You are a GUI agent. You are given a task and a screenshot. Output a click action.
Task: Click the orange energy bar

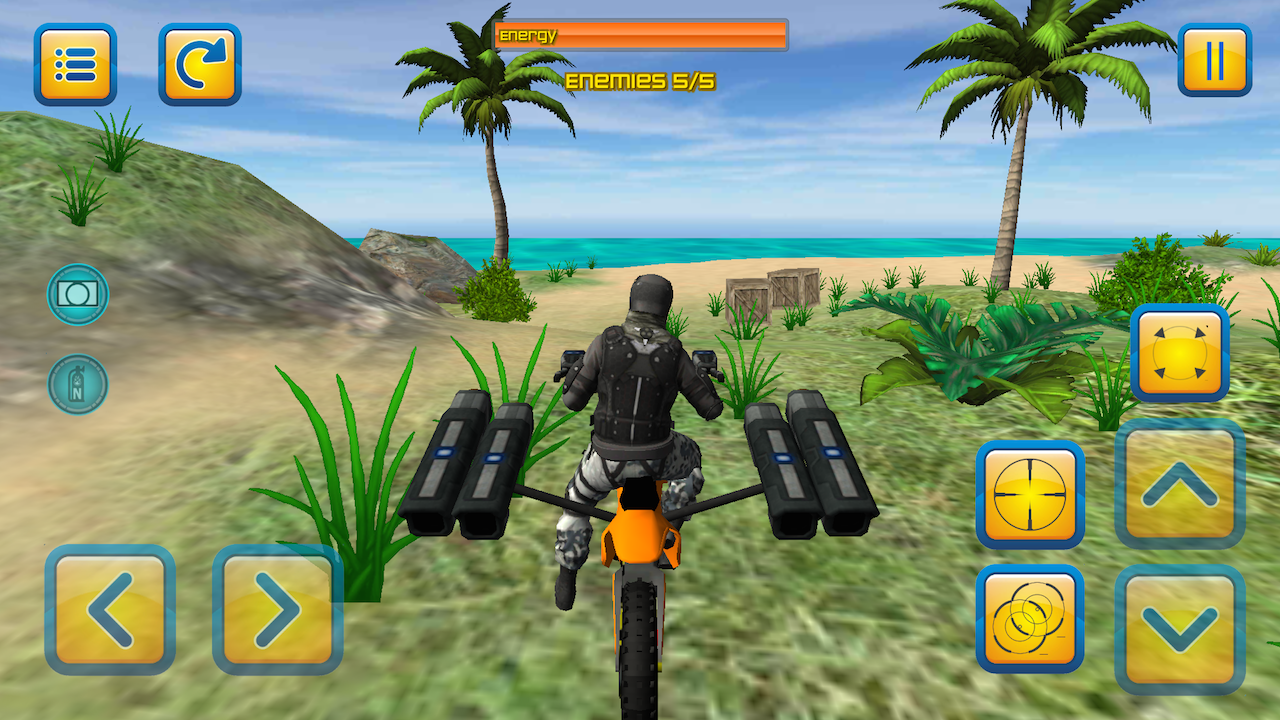pos(640,33)
